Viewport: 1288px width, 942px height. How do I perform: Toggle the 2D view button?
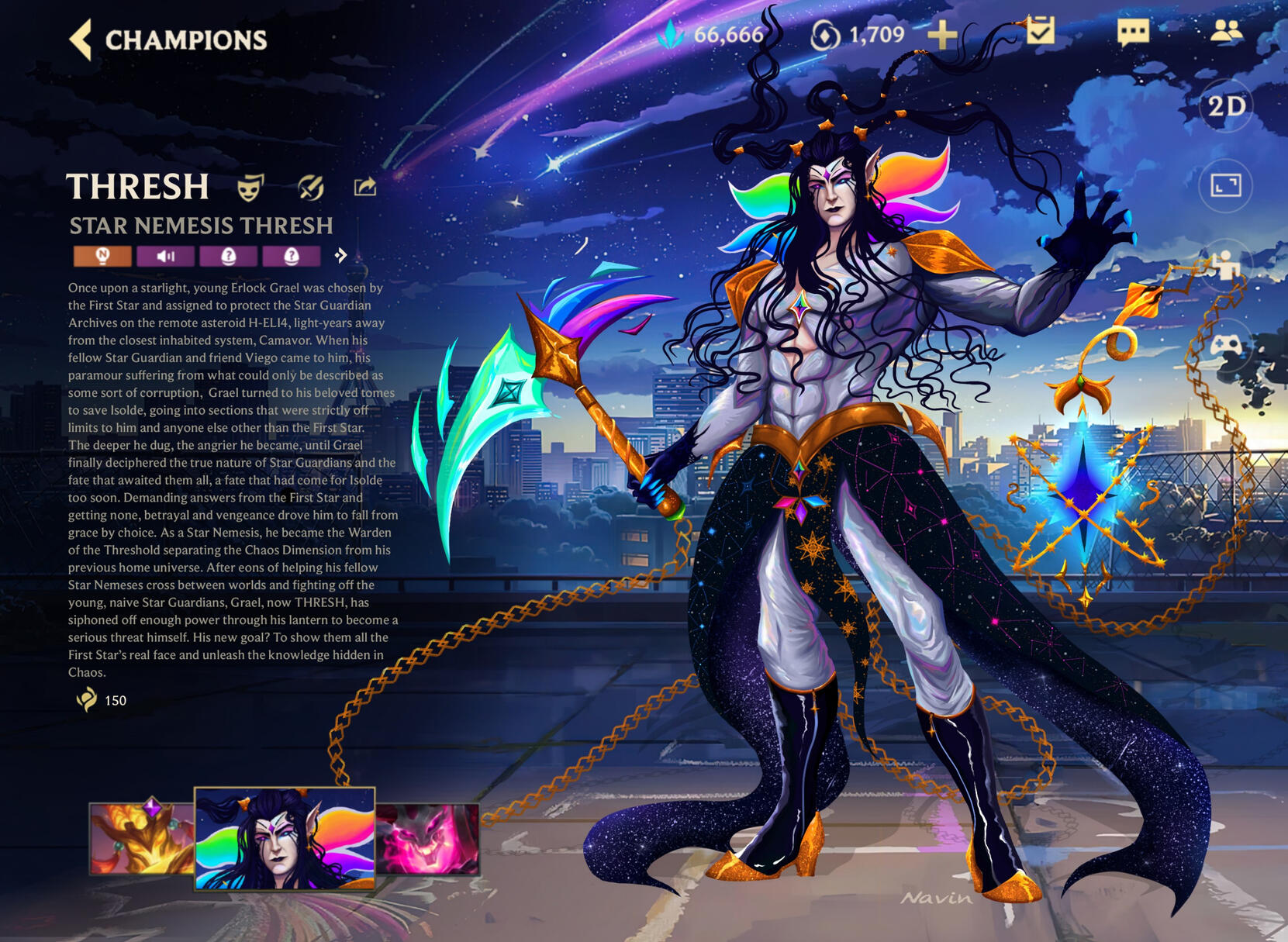click(1226, 105)
